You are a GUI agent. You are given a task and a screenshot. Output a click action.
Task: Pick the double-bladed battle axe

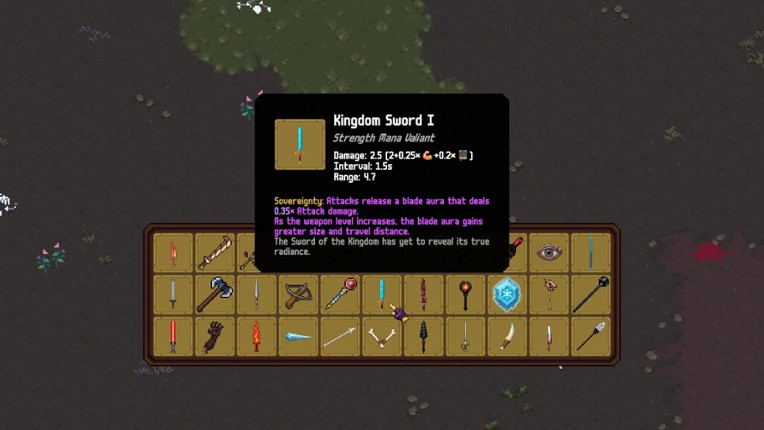tap(214, 295)
